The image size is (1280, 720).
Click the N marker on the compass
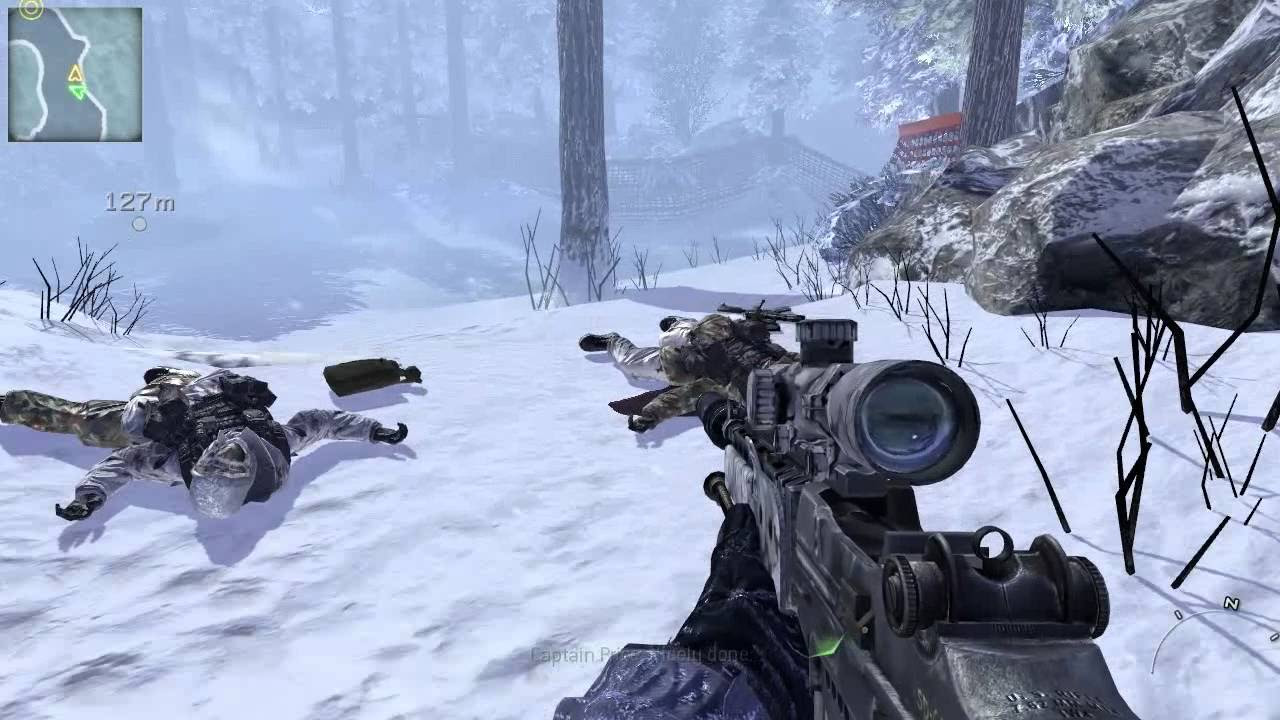click(x=1231, y=602)
